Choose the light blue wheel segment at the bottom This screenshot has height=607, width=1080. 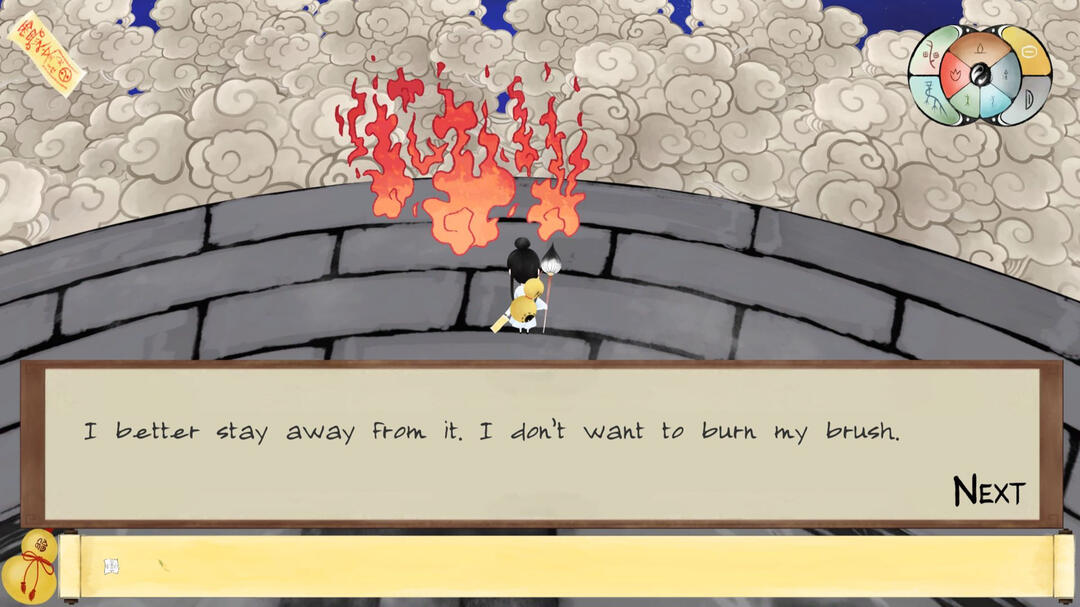[x=992, y=100]
